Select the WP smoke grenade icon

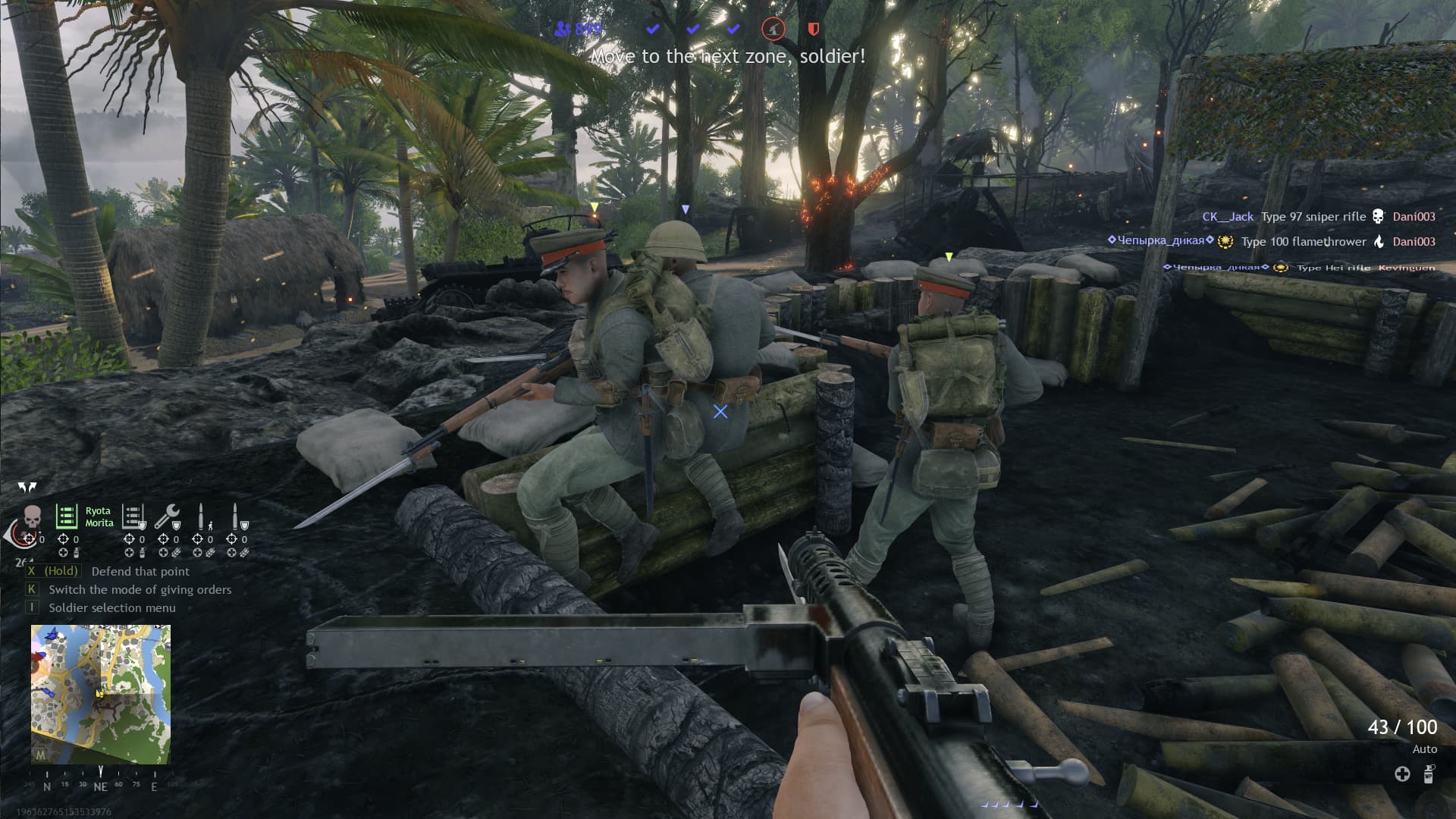pyautogui.click(x=1429, y=775)
